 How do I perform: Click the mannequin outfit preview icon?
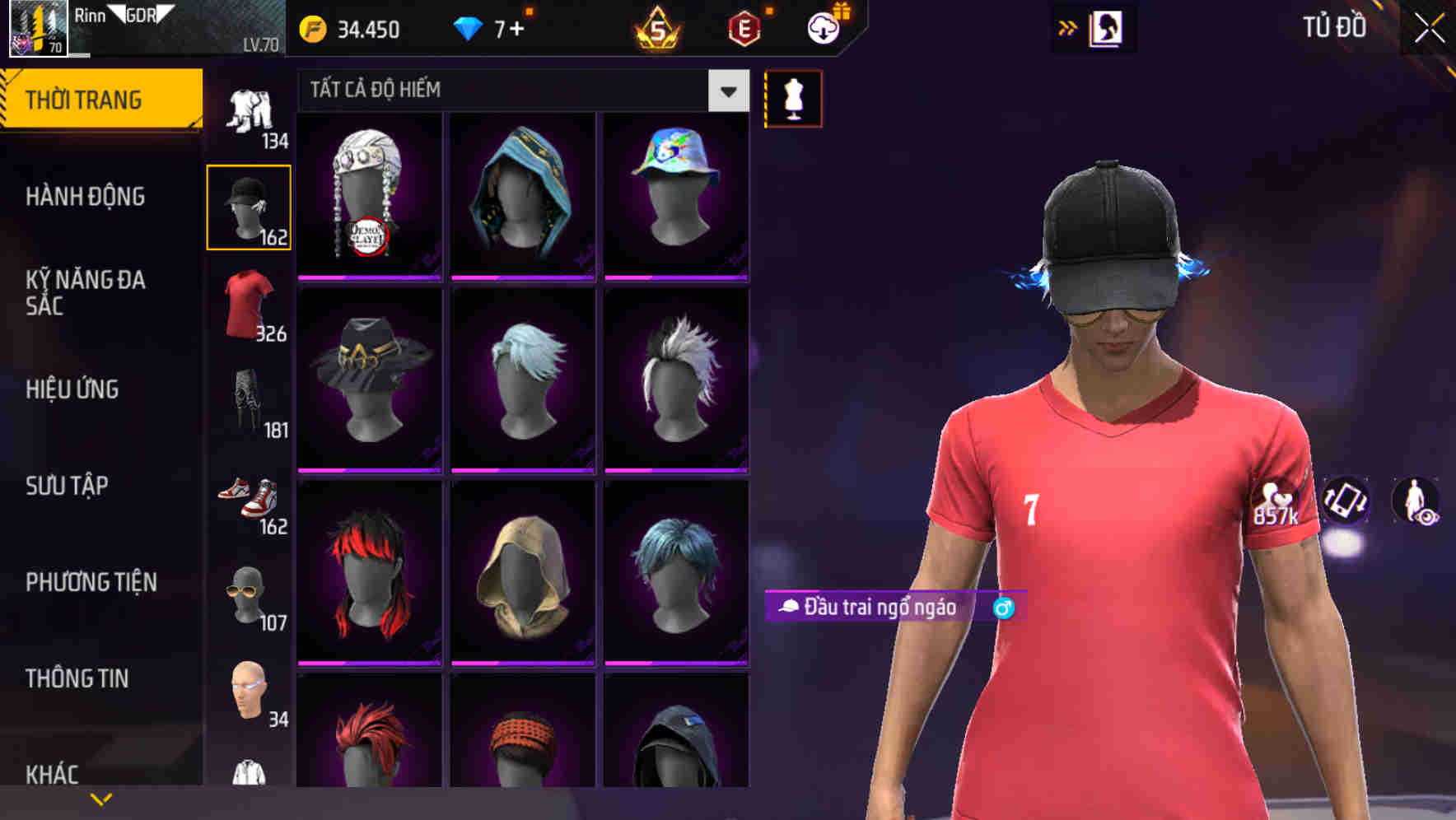click(793, 97)
